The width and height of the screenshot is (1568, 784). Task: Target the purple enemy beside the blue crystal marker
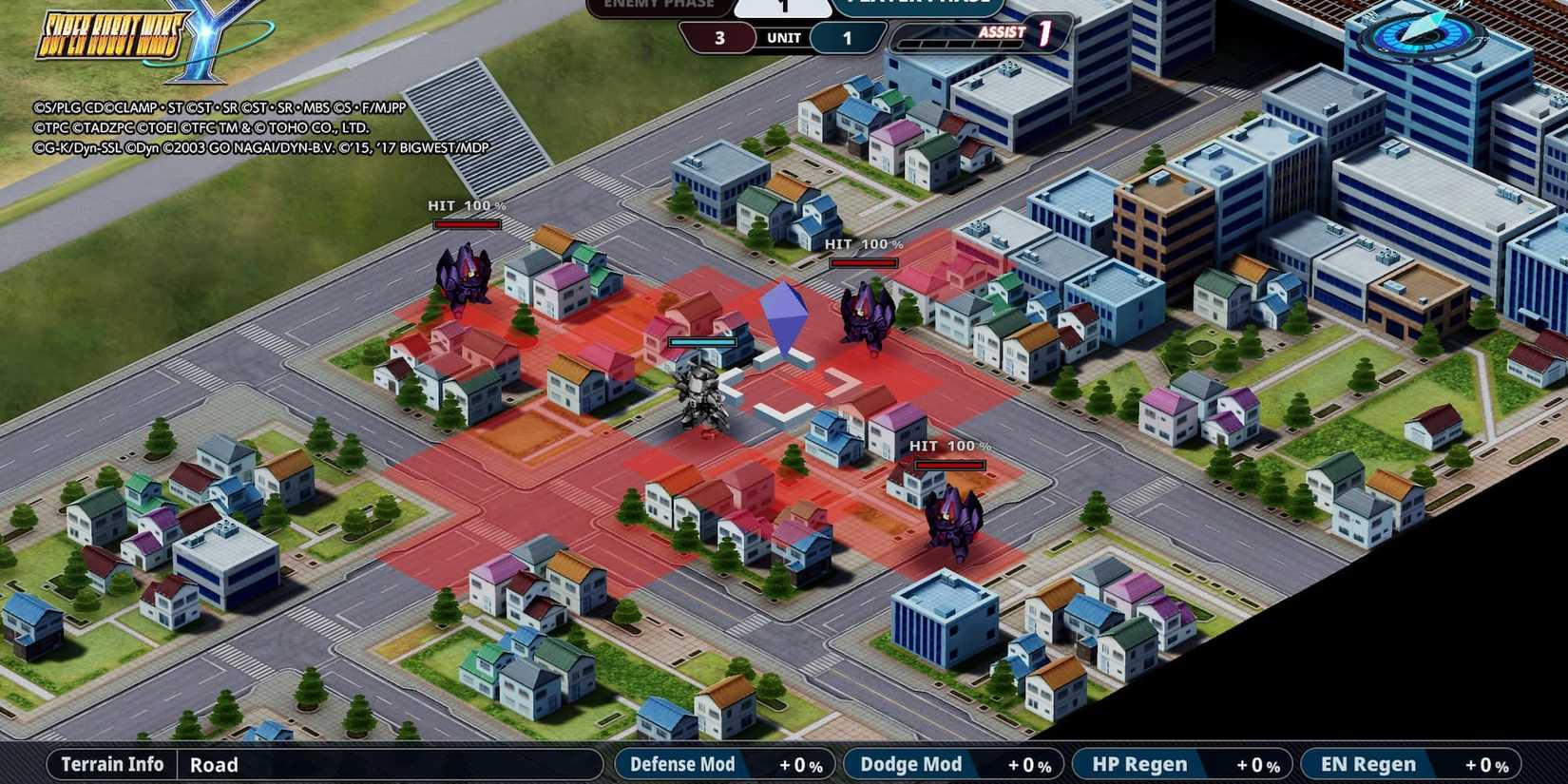point(864,313)
